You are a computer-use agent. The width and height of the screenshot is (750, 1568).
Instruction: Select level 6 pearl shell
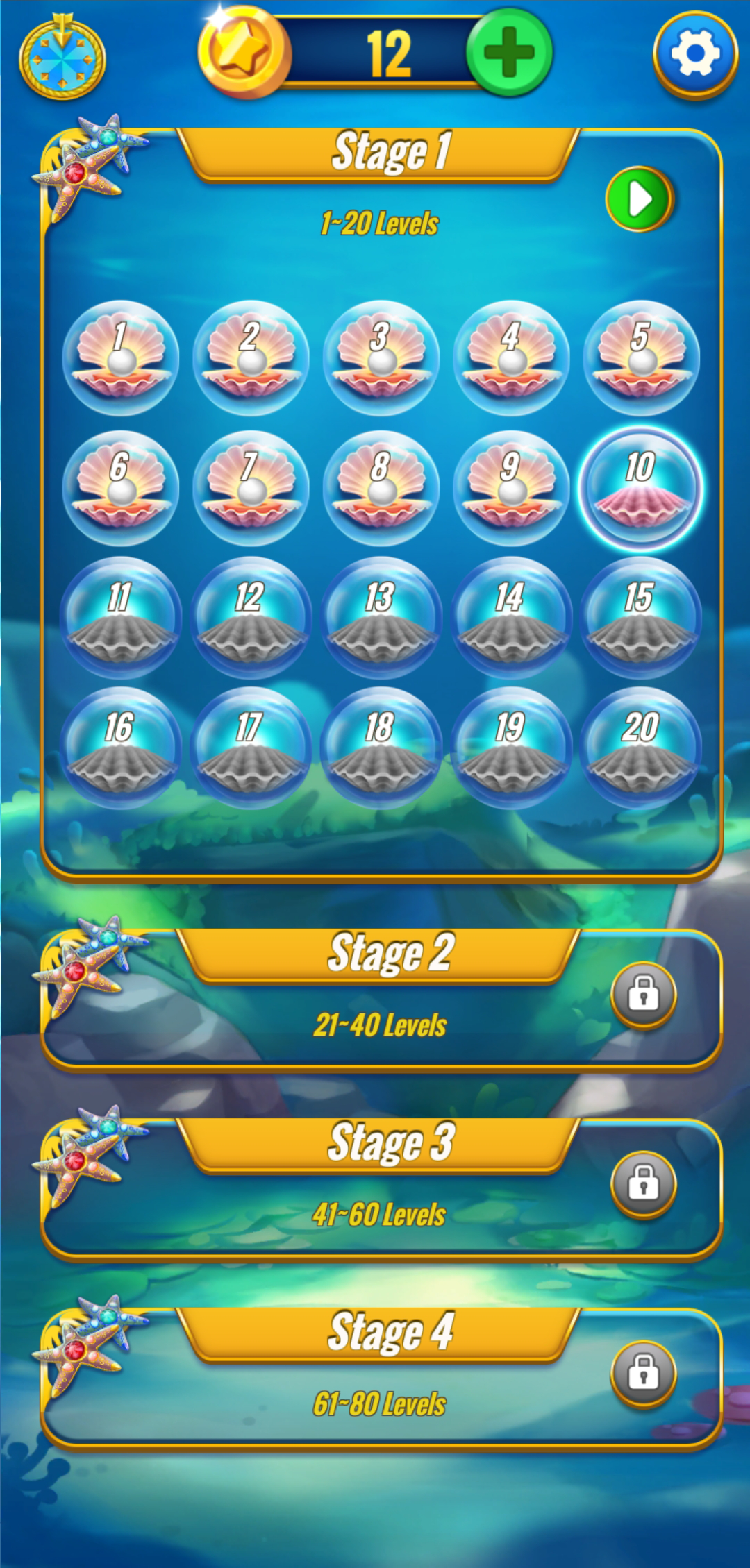coord(121,488)
